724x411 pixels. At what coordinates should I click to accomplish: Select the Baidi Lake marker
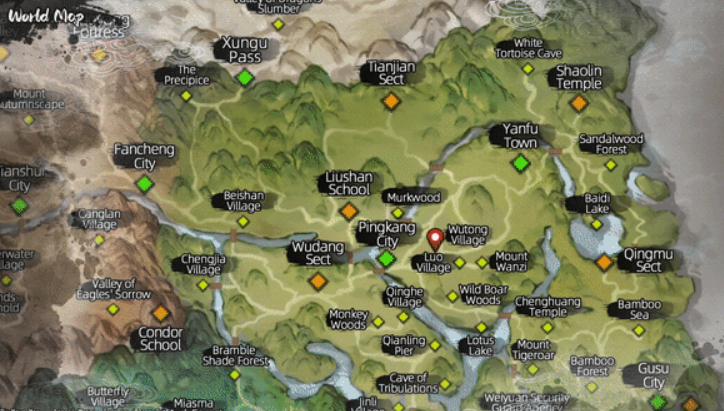pos(597,224)
